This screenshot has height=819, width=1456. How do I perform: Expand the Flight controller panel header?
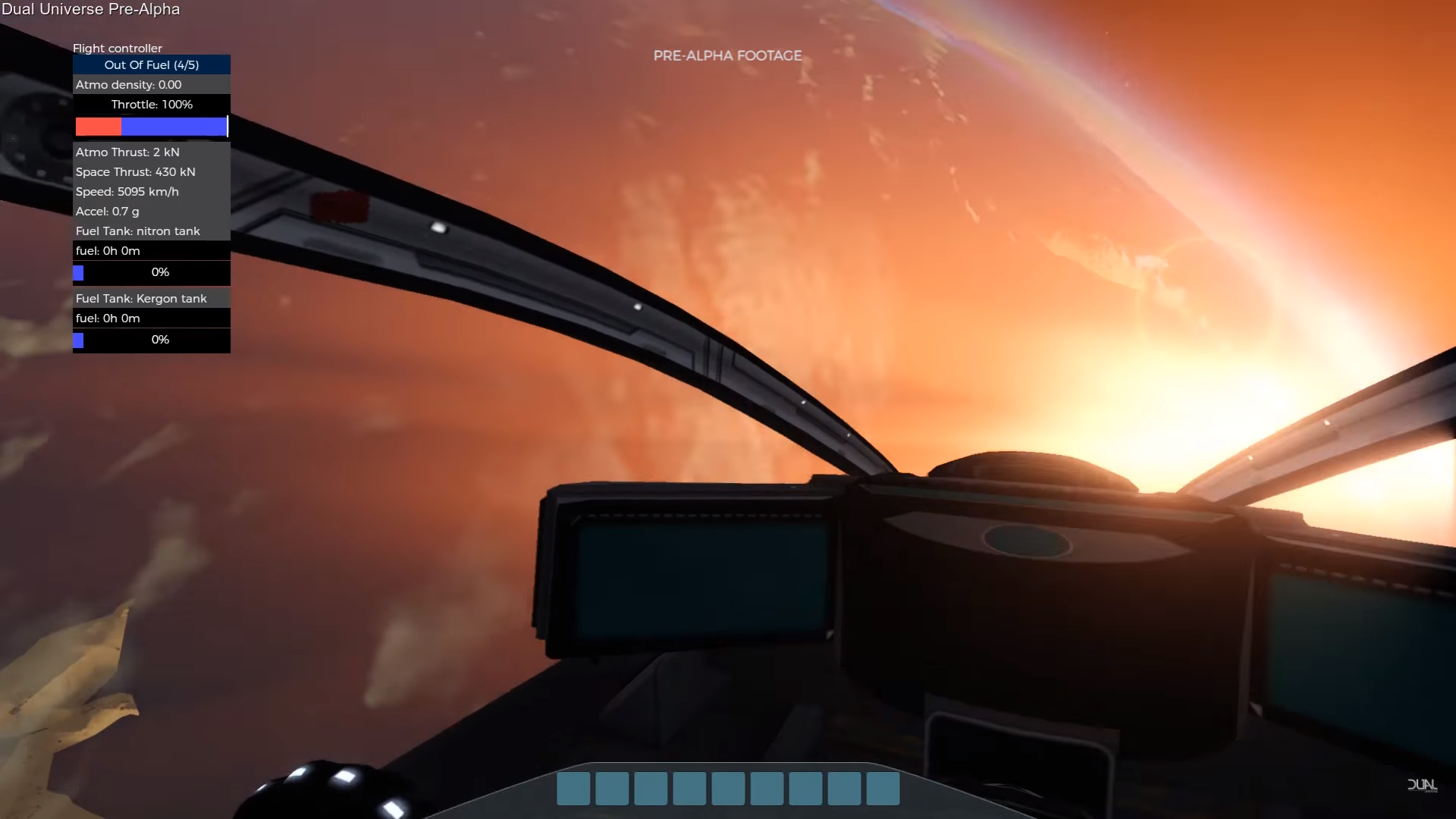(x=118, y=48)
